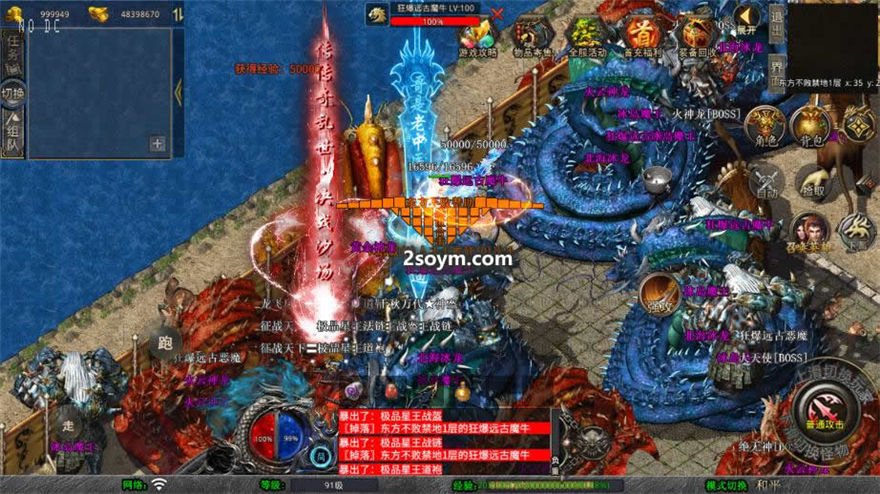
Task: Switch movement to 走 walk
Action: point(67,412)
